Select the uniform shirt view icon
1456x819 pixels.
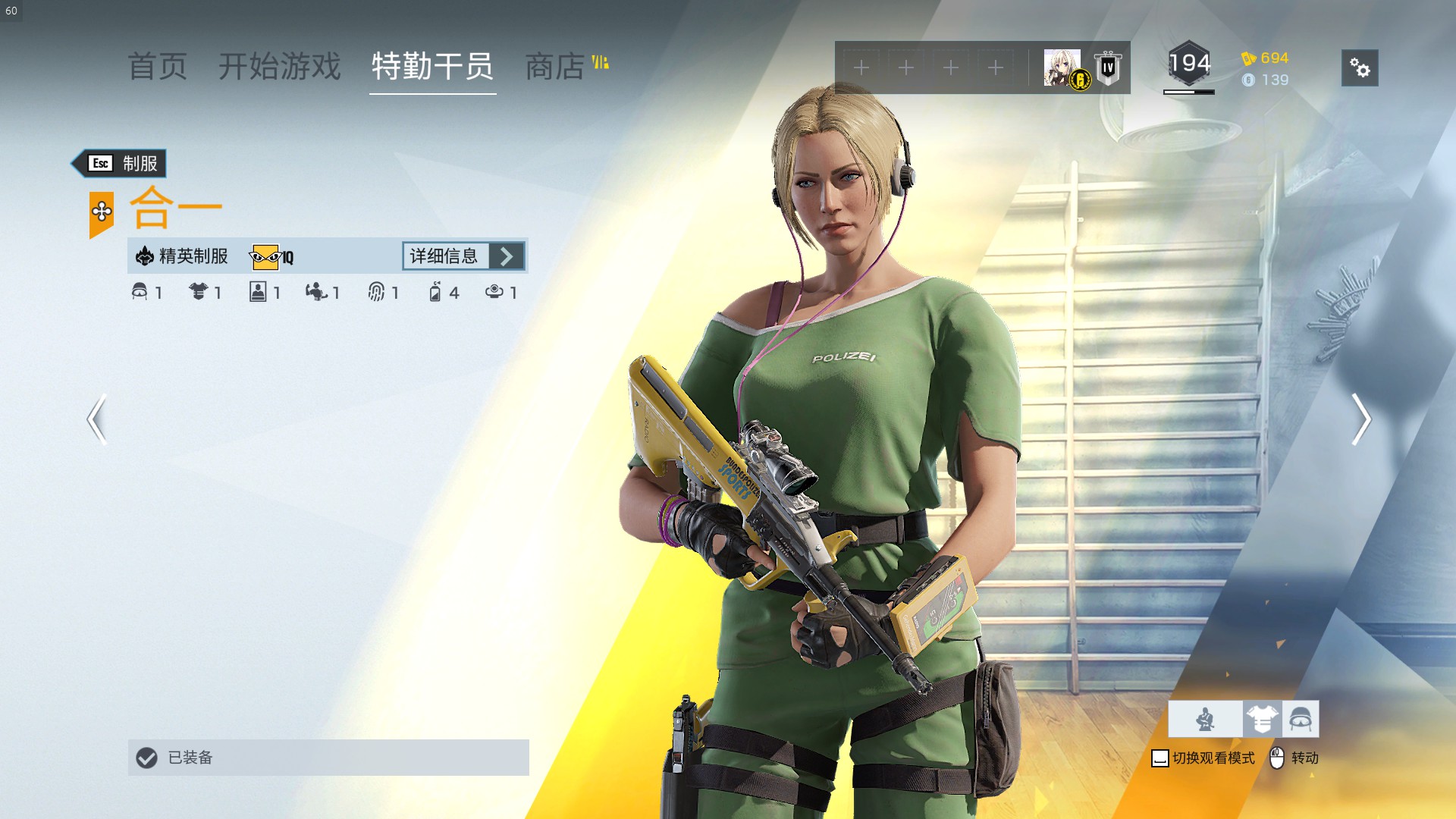tap(1262, 719)
